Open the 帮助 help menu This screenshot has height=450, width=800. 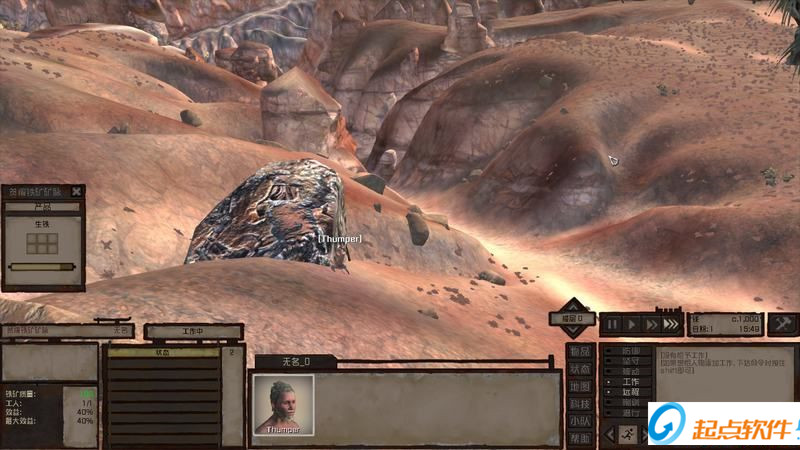(x=579, y=438)
